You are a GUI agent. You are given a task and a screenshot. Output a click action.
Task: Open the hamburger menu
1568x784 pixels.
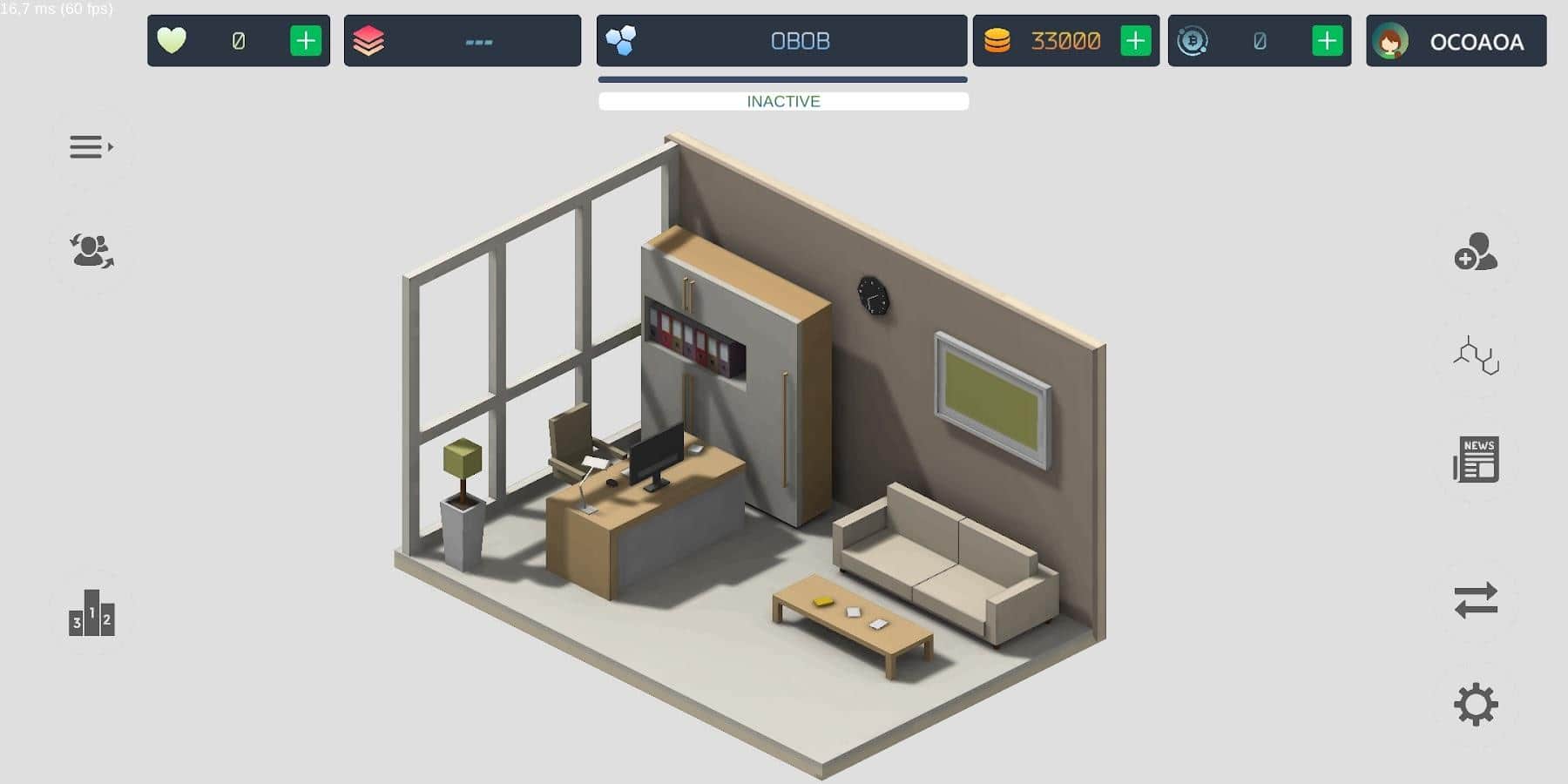[x=87, y=146]
